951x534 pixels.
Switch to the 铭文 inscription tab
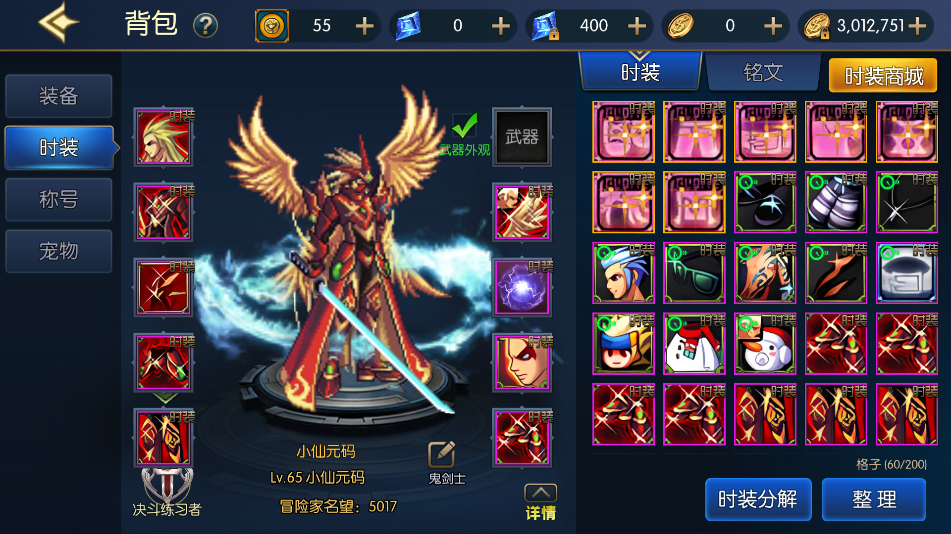(x=763, y=73)
